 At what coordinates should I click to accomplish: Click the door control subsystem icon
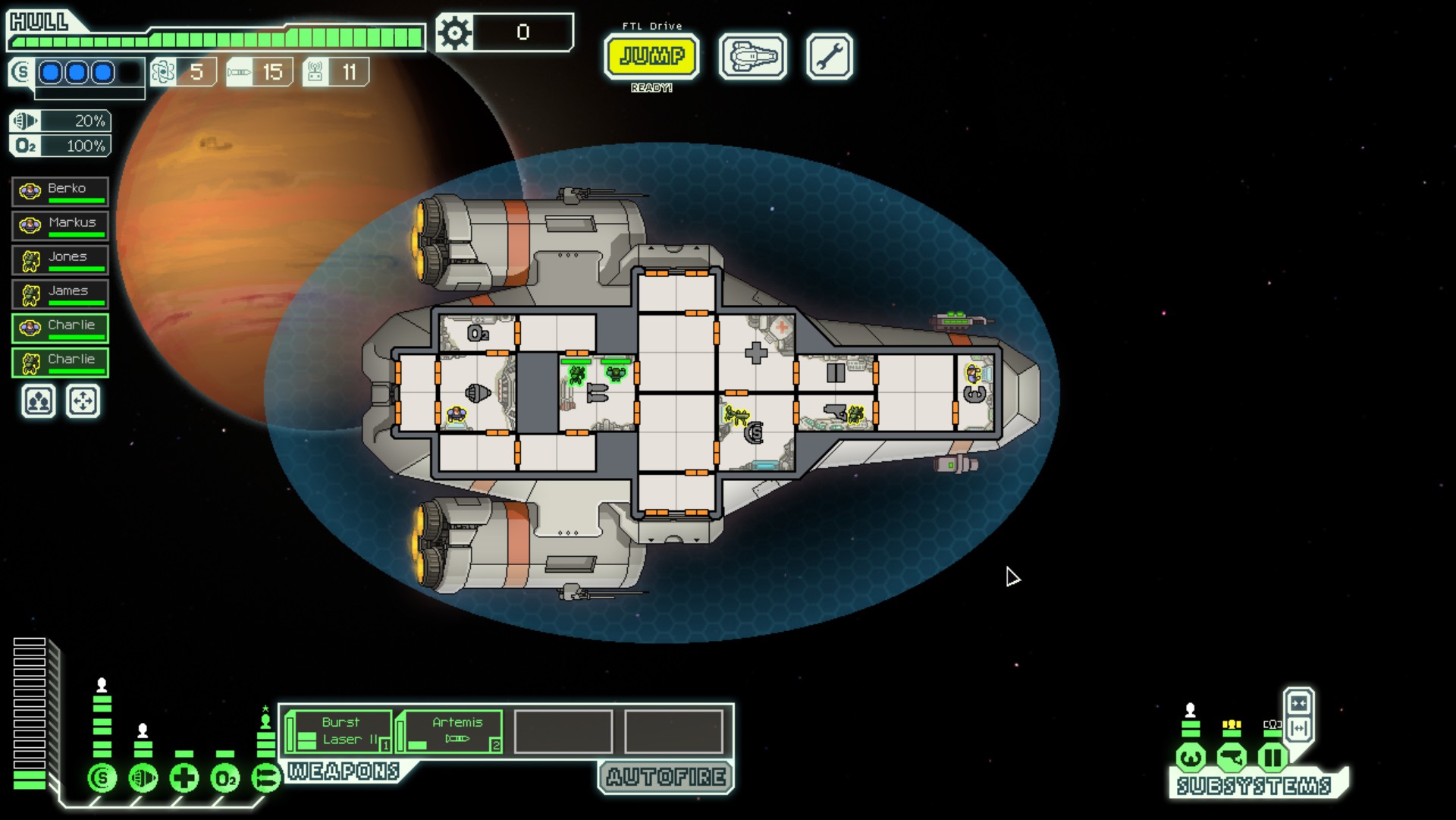pyautogui.click(x=1272, y=757)
